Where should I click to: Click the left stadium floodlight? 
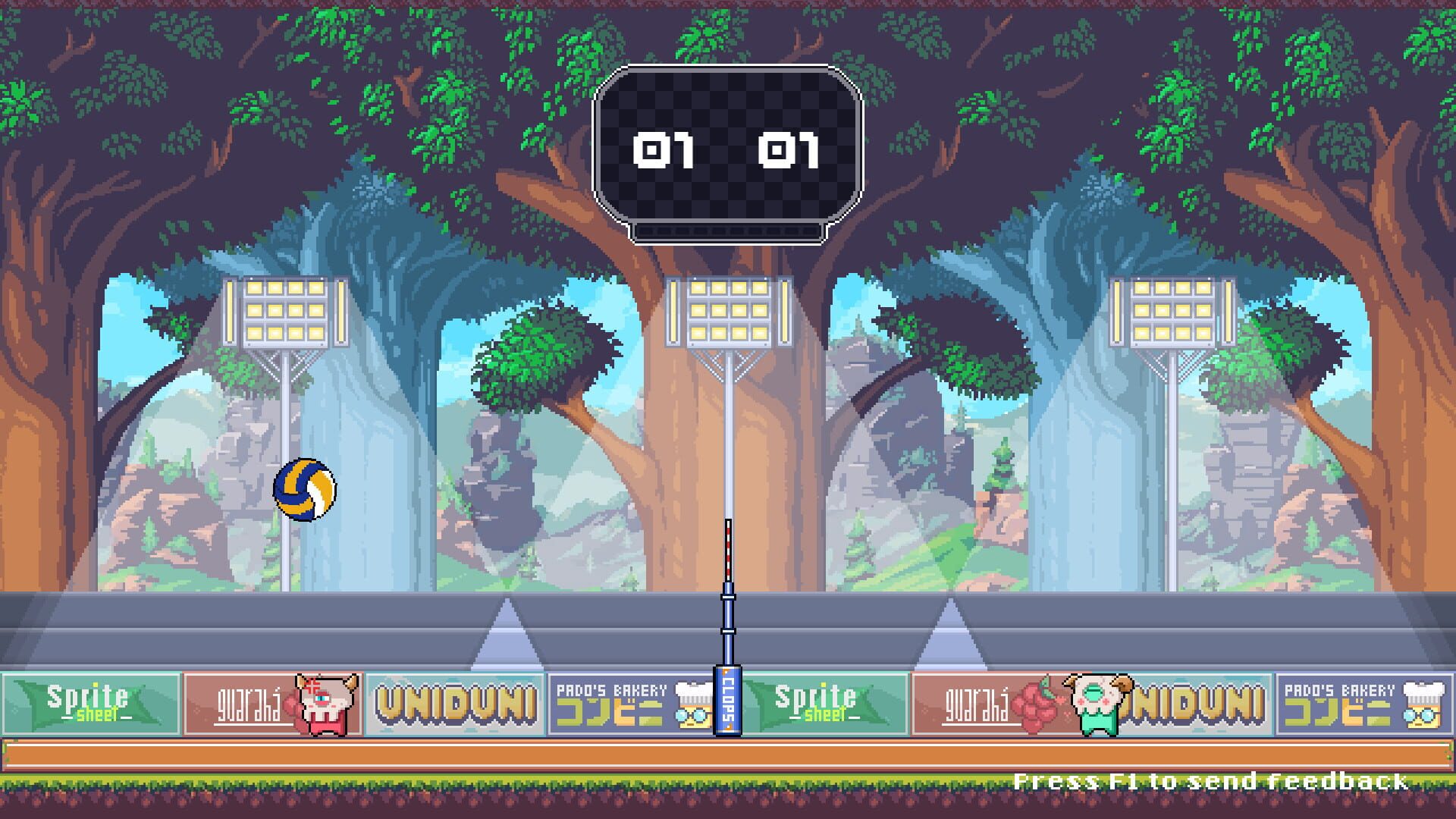click(284, 311)
